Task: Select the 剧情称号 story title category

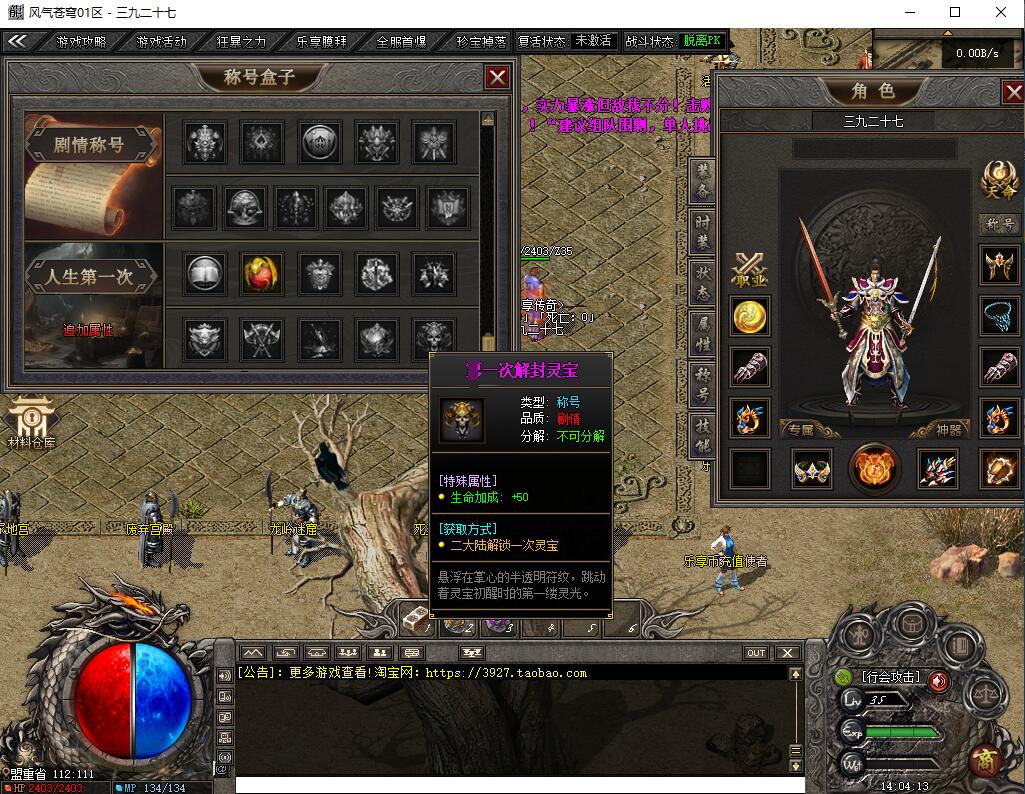Action: point(89,144)
